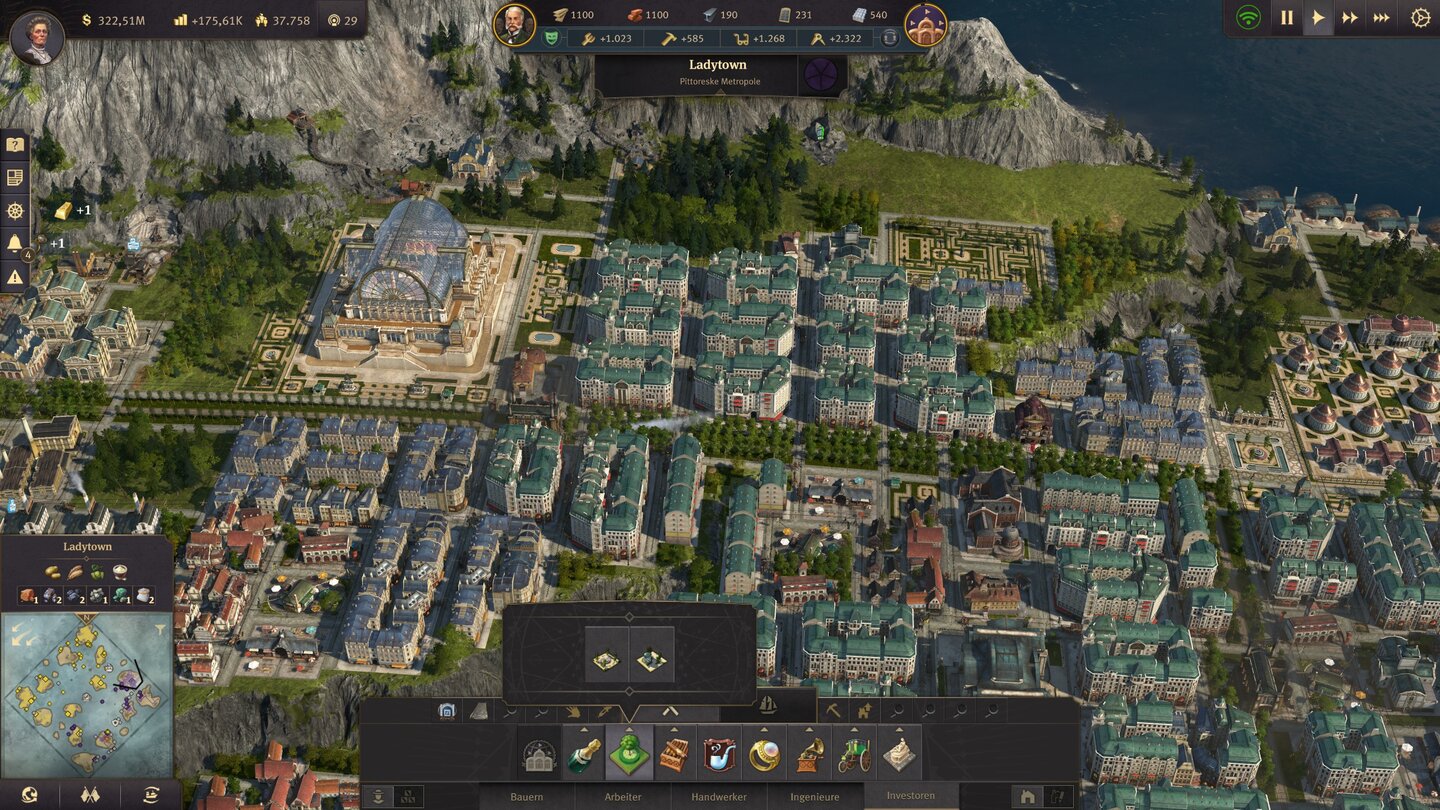Open the newspaper from the left sidebar

coord(15,177)
